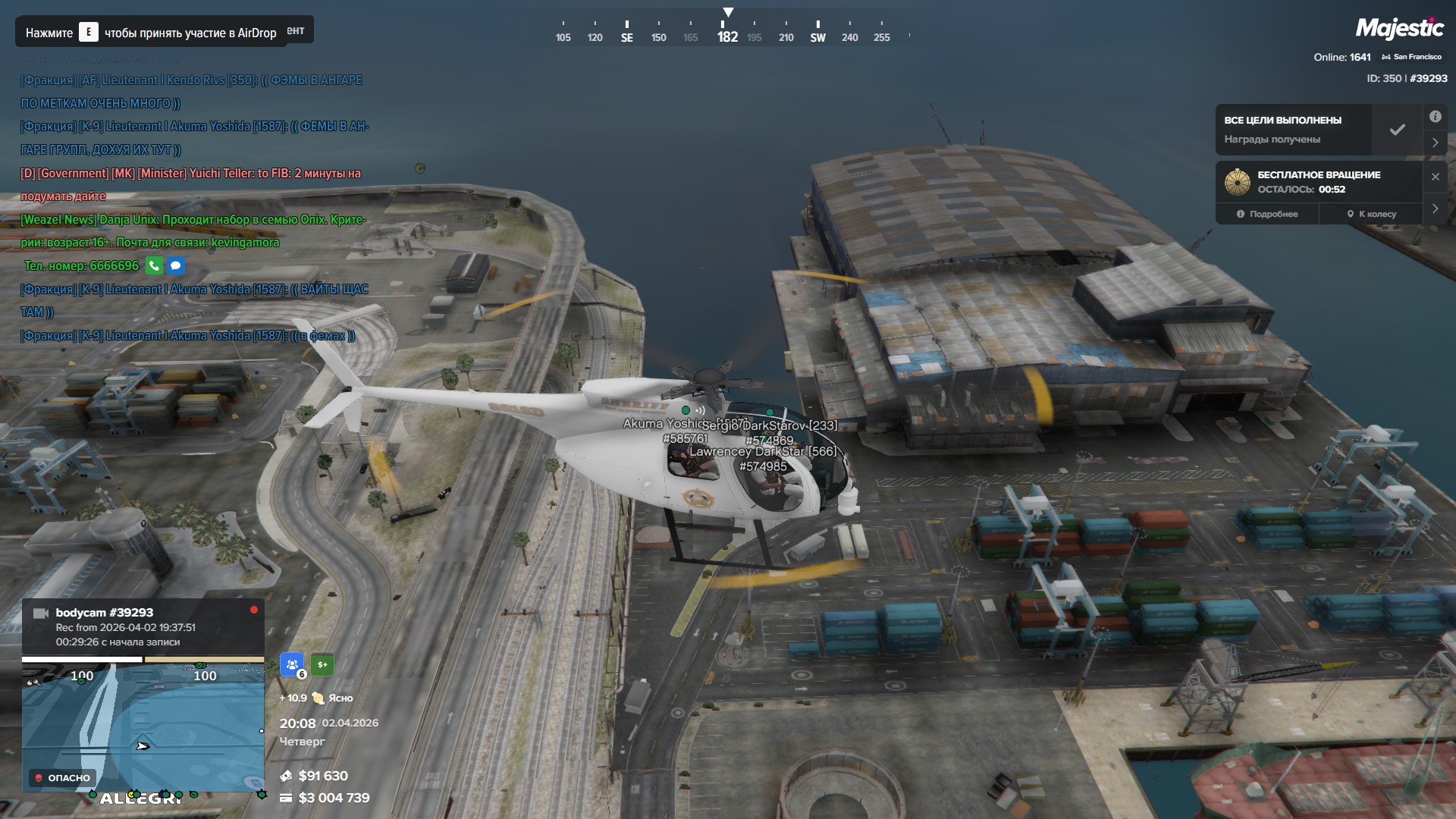Open the blue message icon in chat
This screenshot has width=1456, height=819.
tap(176, 266)
